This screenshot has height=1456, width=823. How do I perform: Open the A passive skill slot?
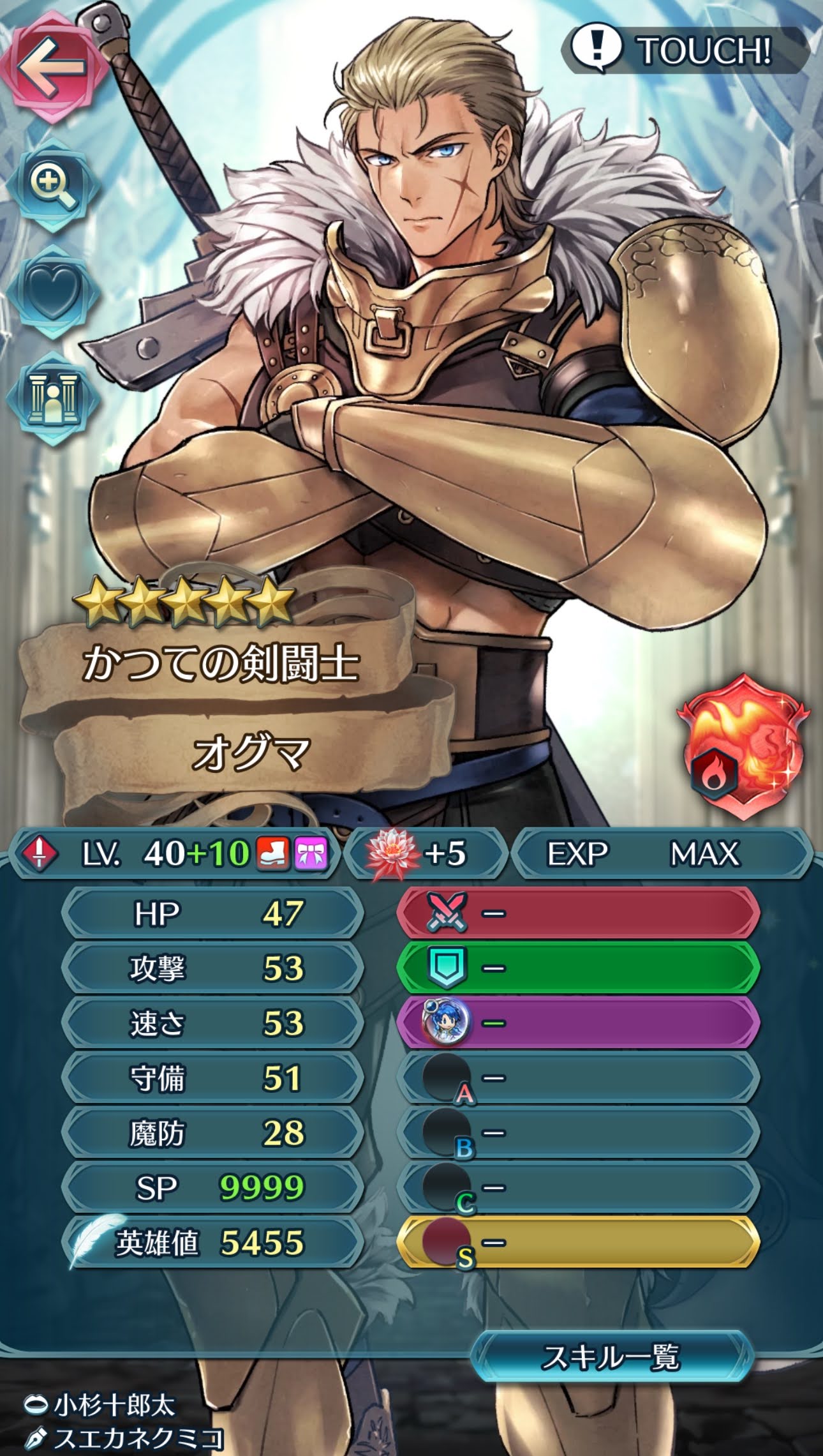pos(578,1078)
